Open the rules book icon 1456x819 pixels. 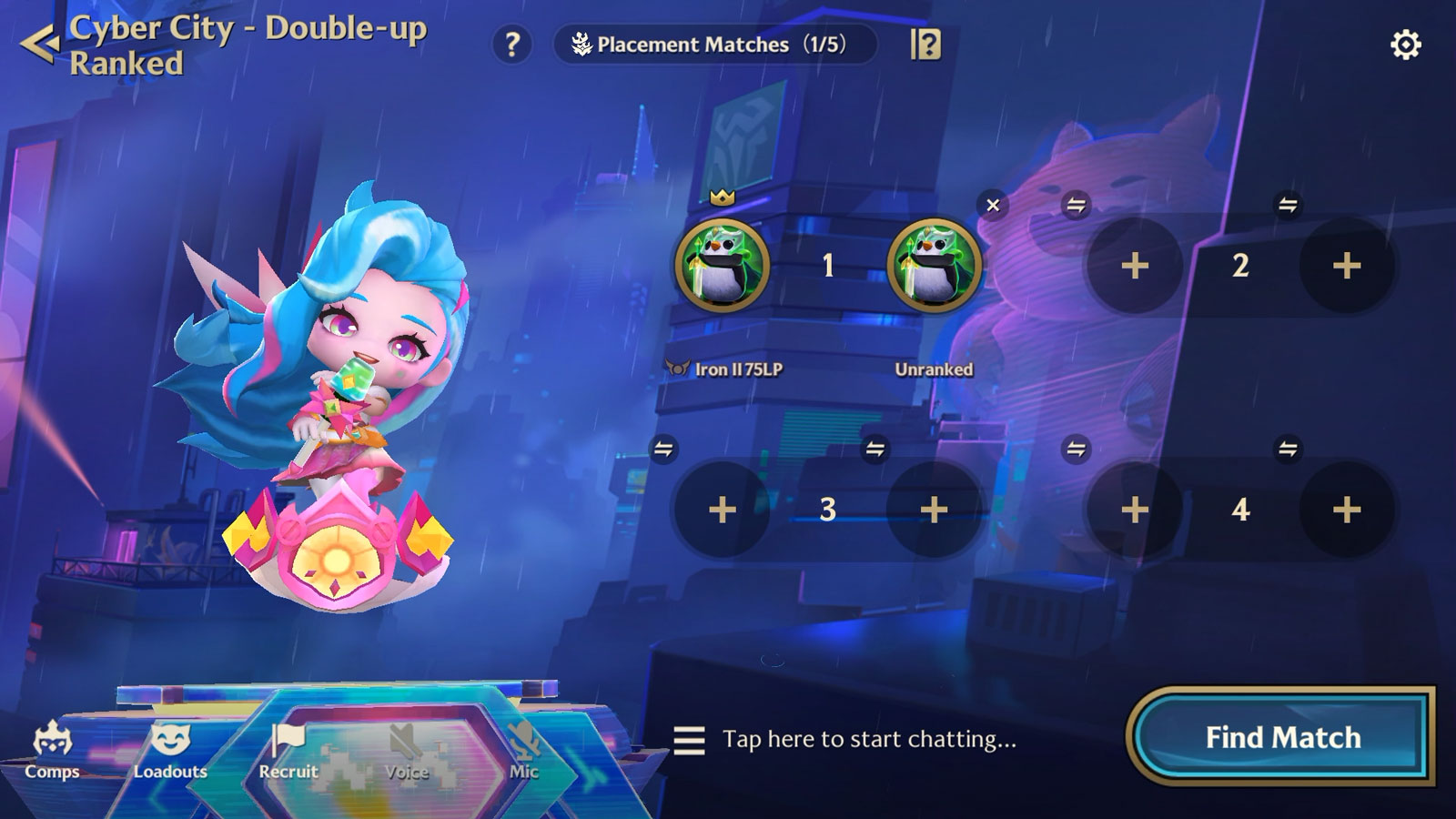pos(925,44)
